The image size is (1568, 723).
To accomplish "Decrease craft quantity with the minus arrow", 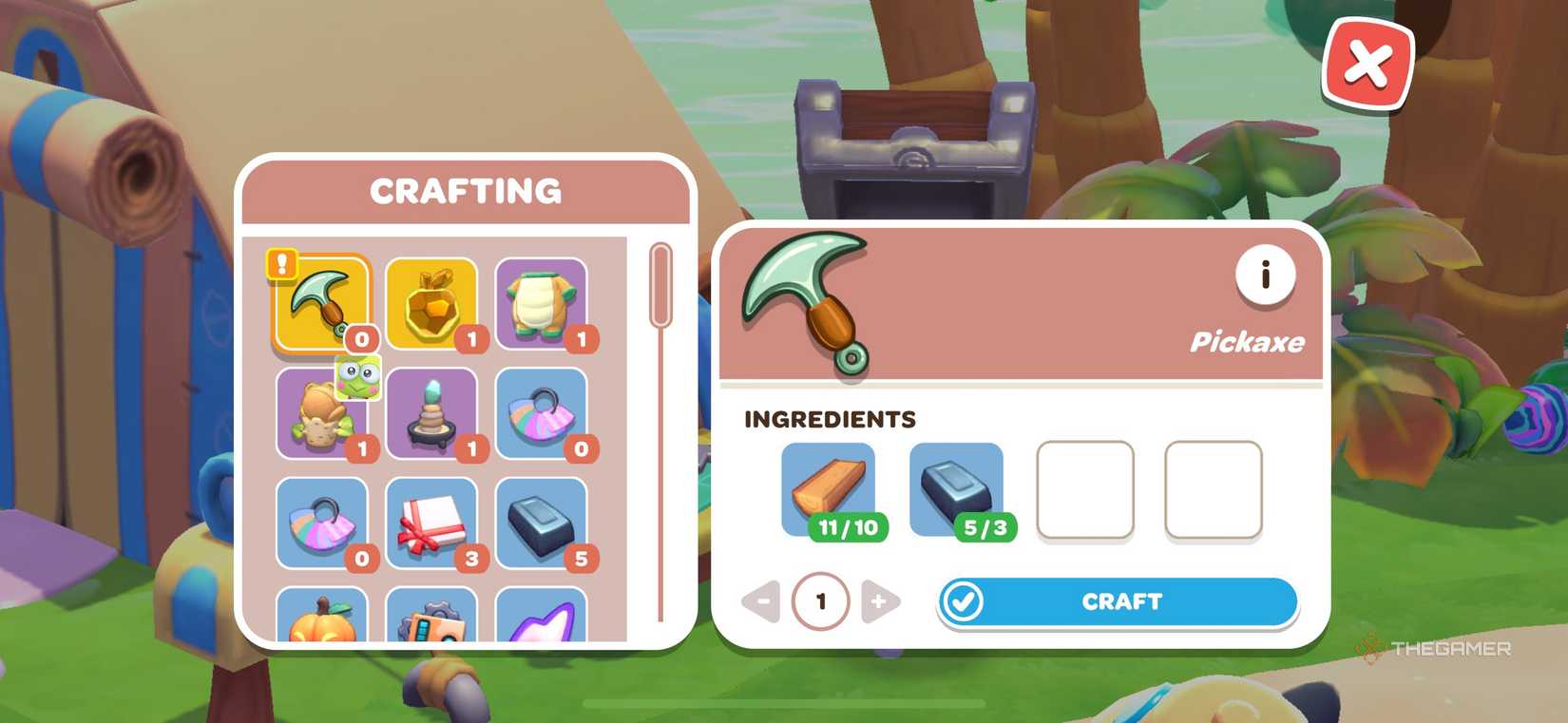I will tap(763, 600).
